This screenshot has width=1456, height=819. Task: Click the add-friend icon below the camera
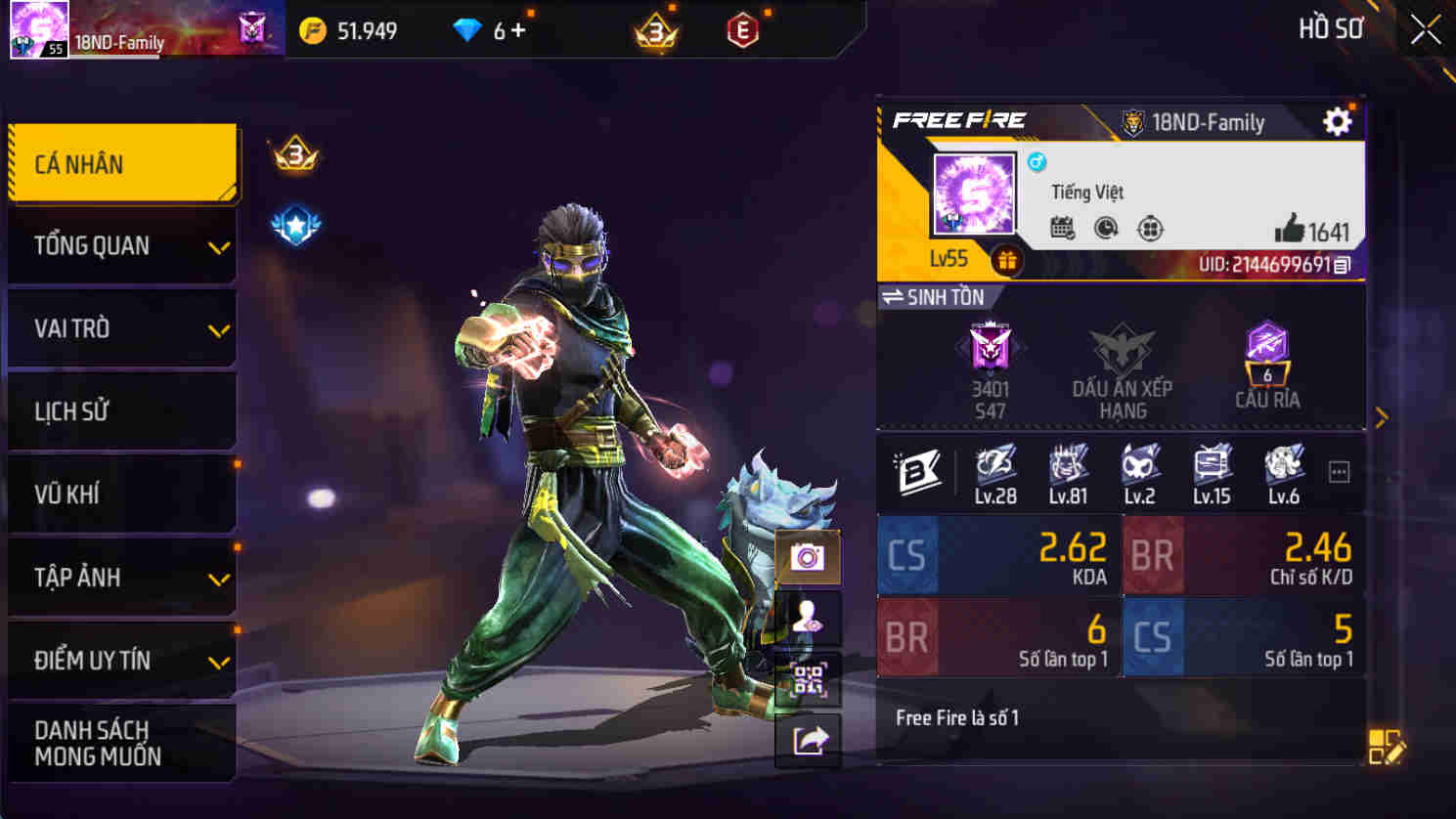(806, 618)
